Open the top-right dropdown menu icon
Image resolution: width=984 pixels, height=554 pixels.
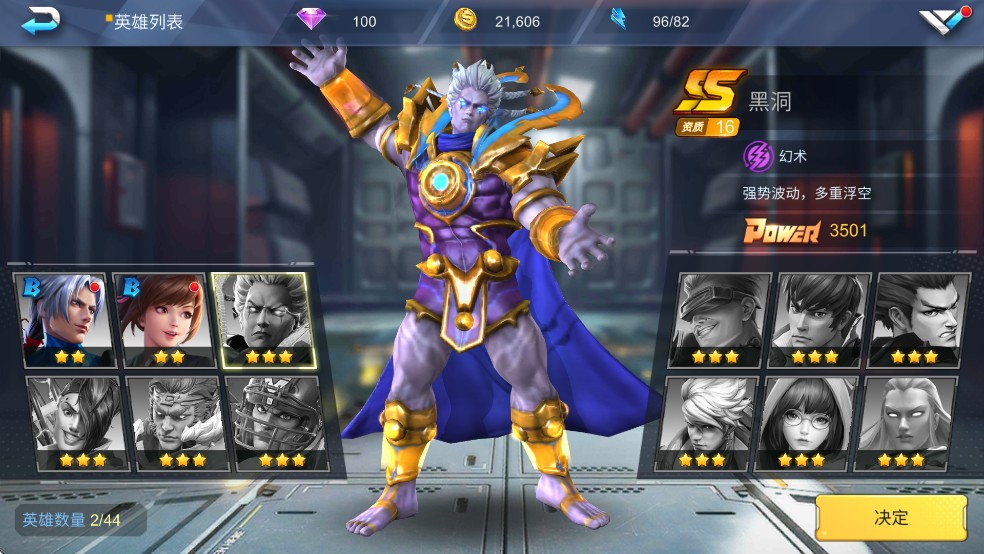[943, 20]
